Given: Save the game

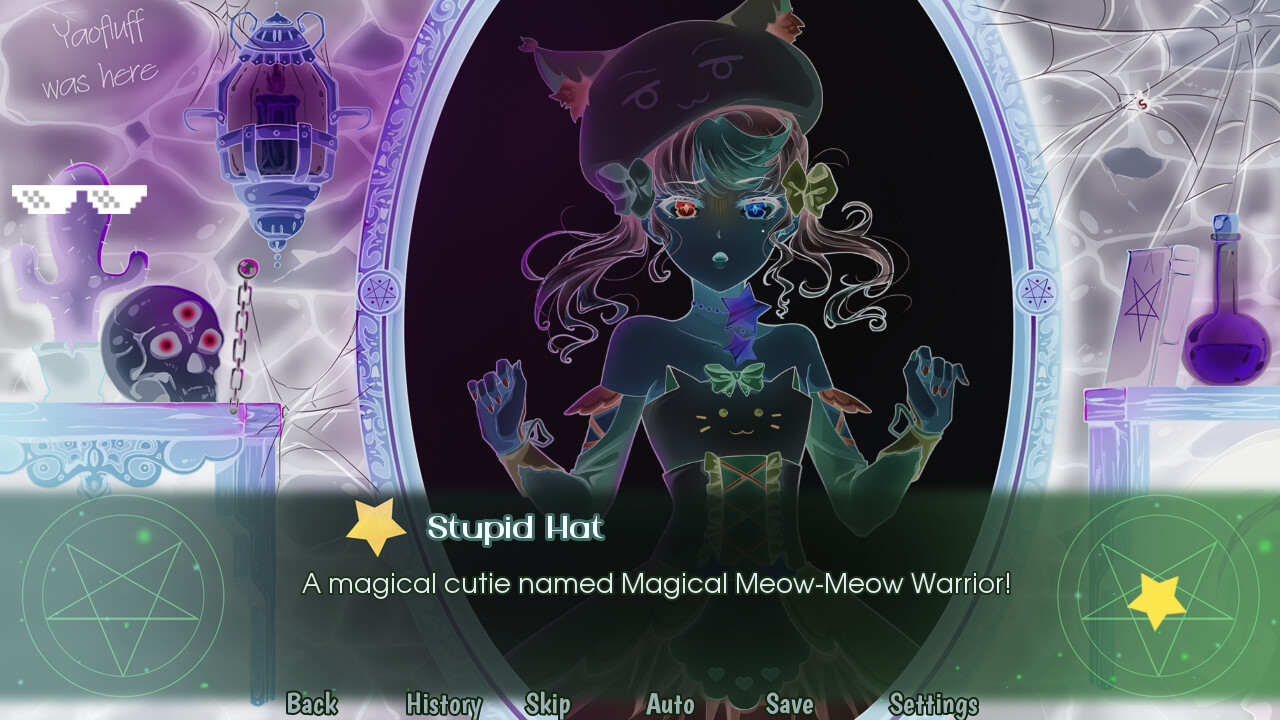Looking at the screenshot, I should 788,704.
